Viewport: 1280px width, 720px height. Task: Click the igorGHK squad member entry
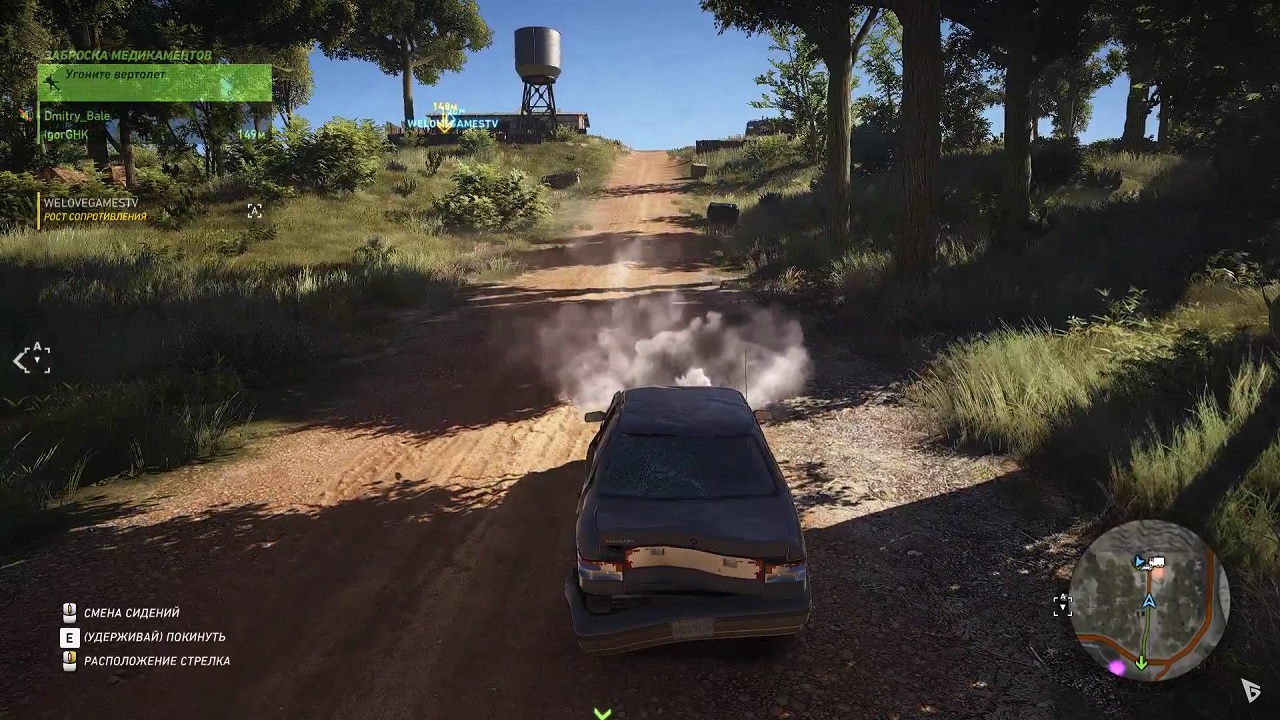coord(66,135)
